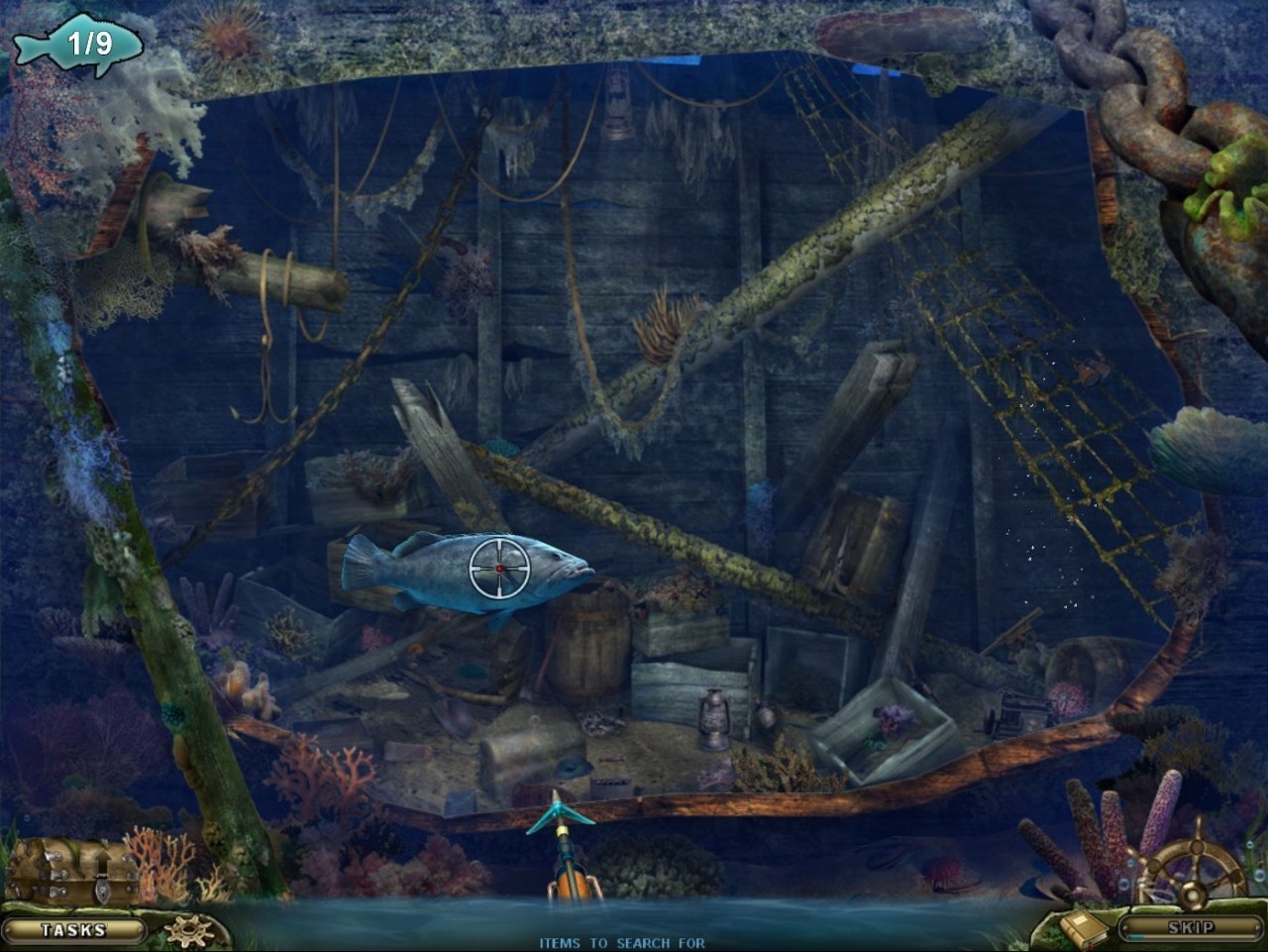Click the gear settings icon near TASKS
Viewport: 1268px width, 952px height.
(x=189, y=929)
